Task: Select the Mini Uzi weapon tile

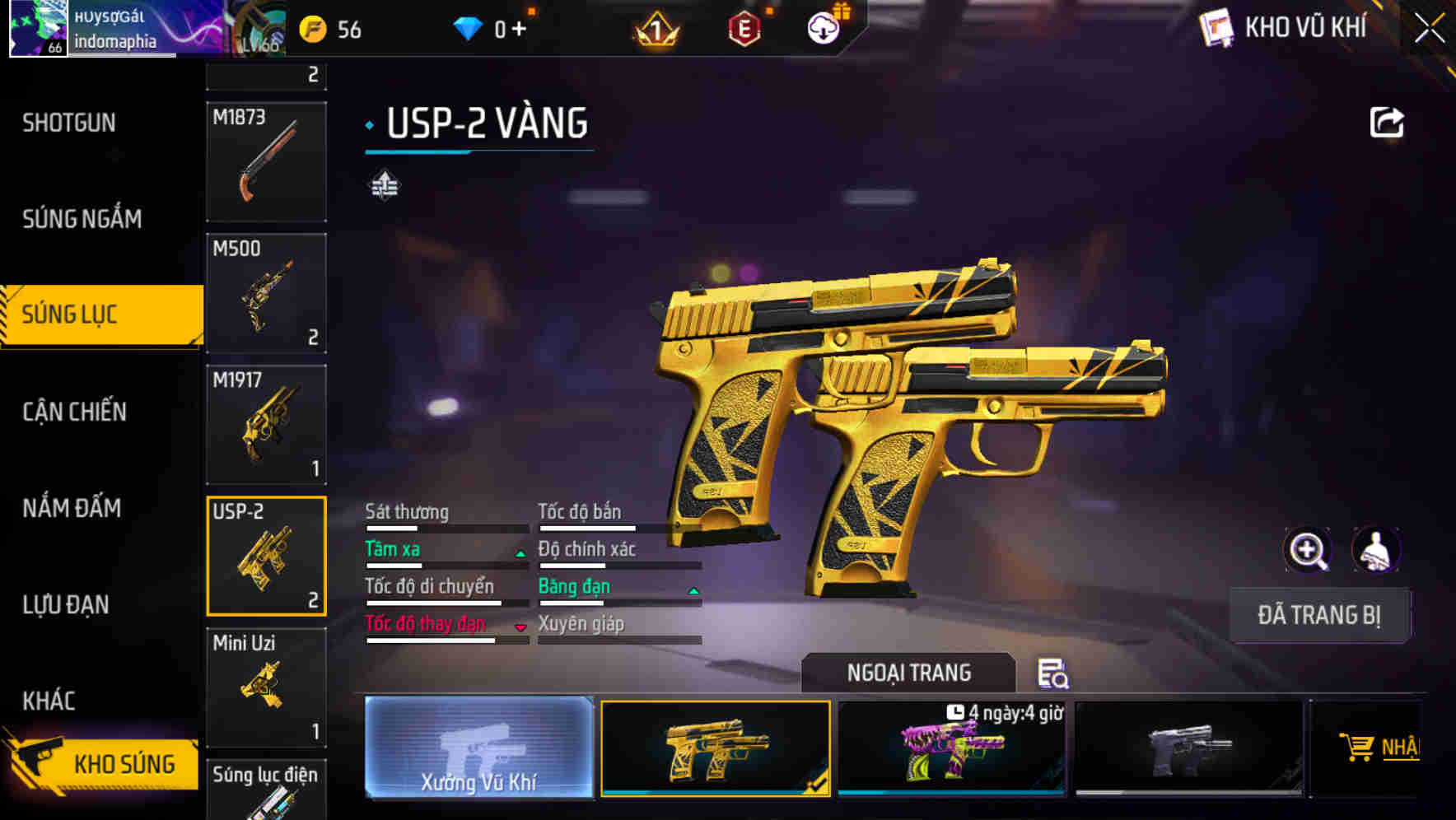Action: (x=266, y=687)
